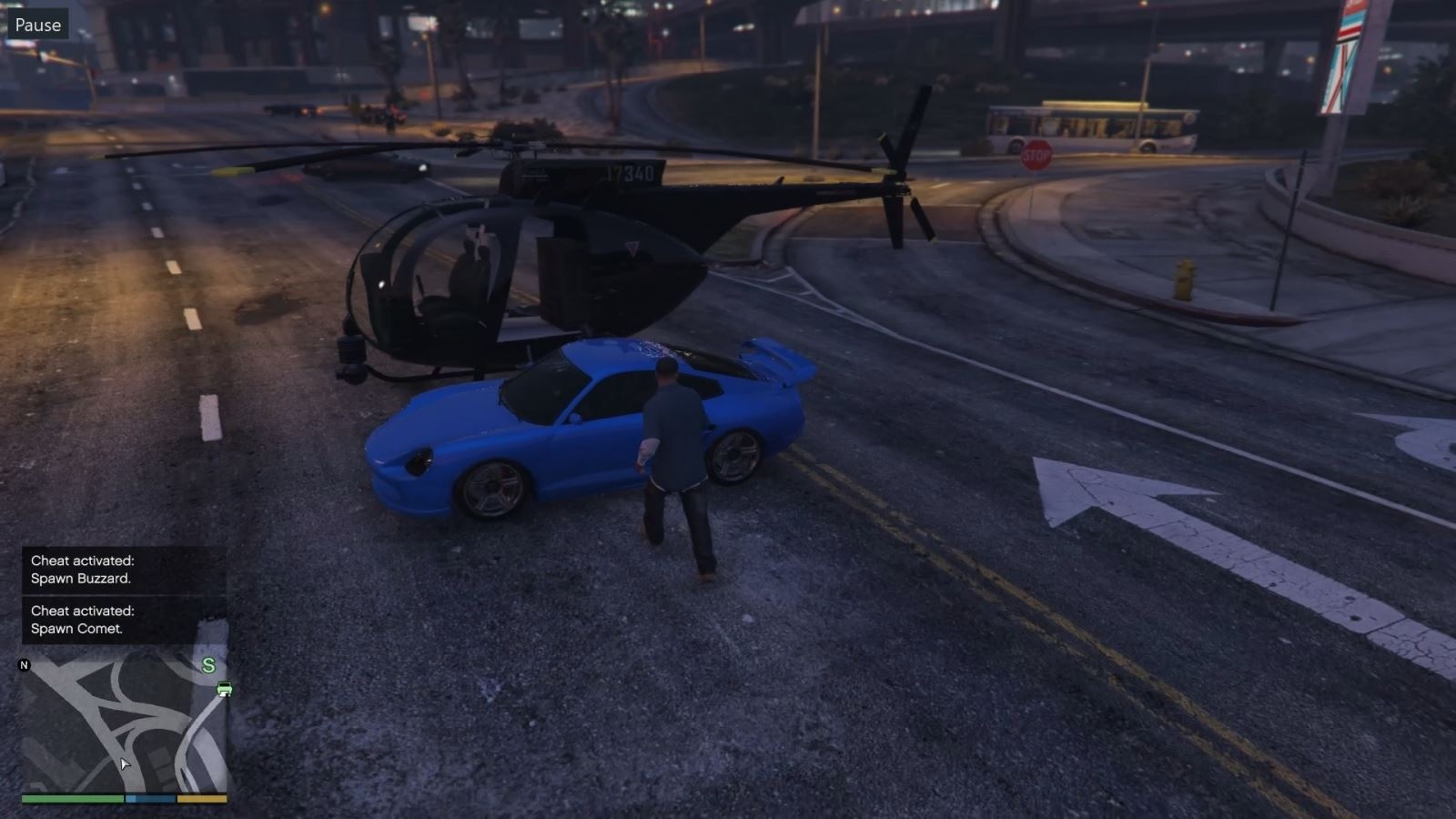The width and height of the screenshot is (1456, 819).
Task: Click the north N compass marker
Action: [25, 665]
